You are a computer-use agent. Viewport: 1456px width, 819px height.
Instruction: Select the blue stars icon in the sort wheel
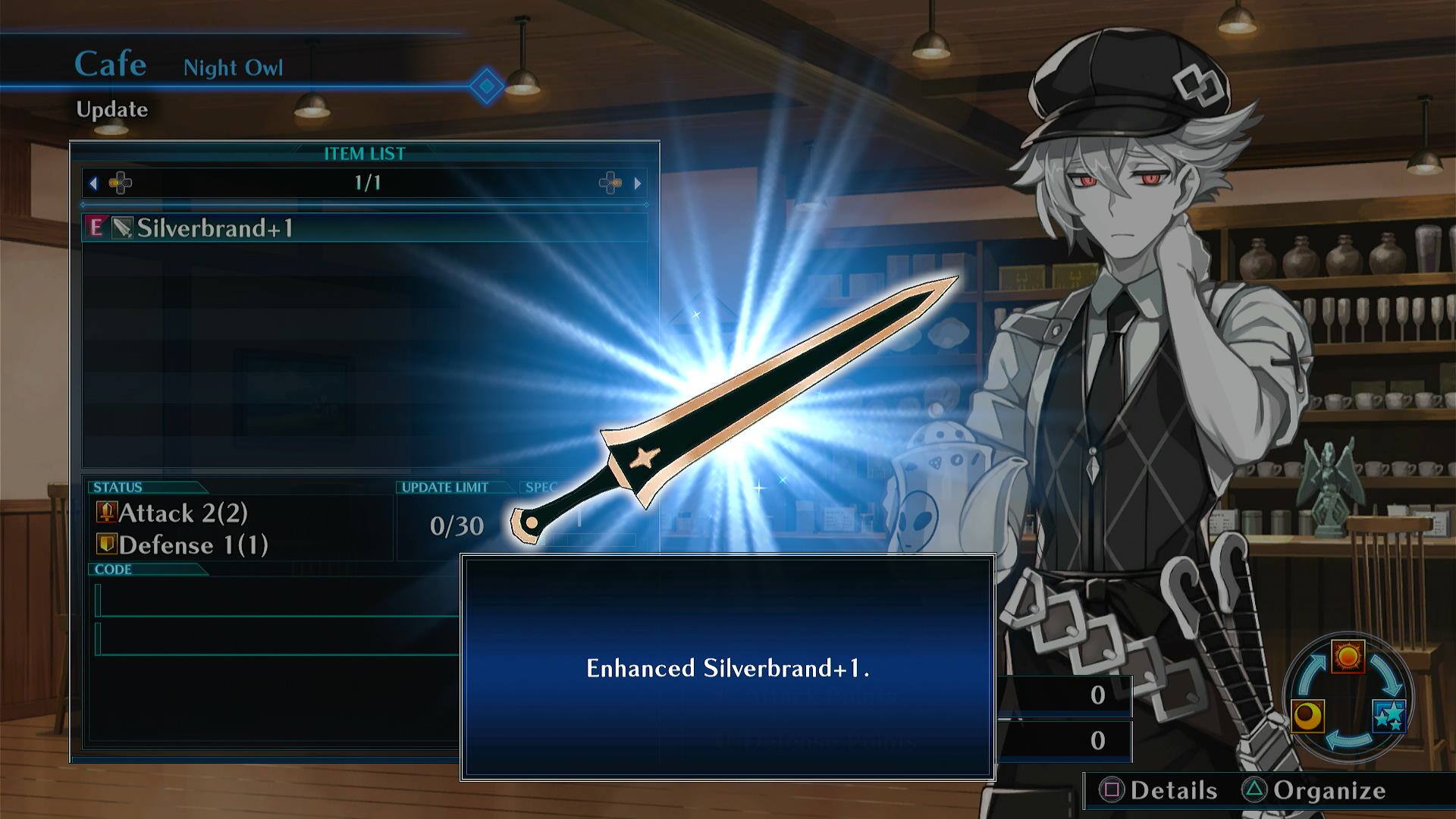[1392, 715]
